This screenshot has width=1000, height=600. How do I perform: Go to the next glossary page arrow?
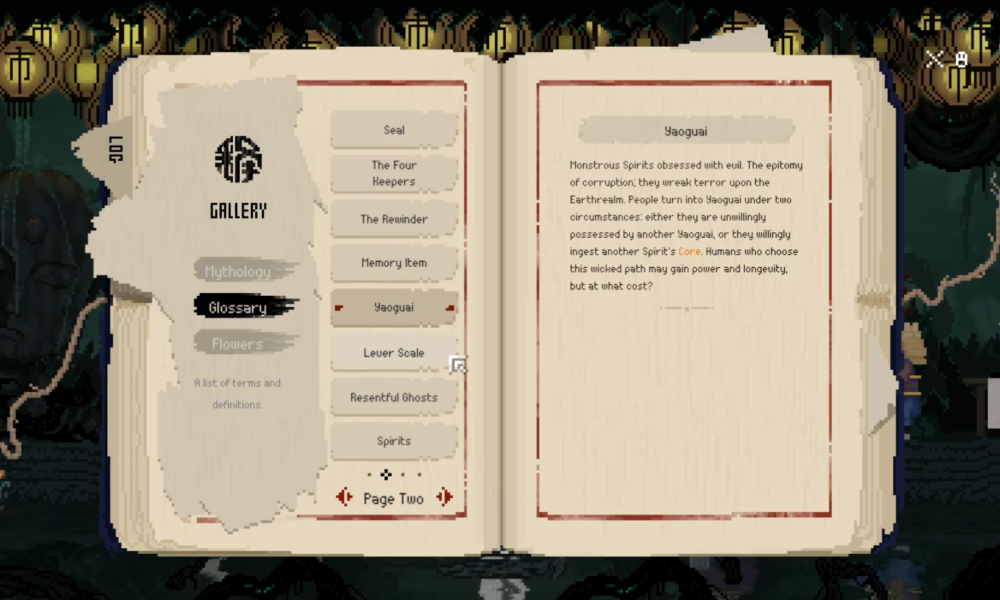click(445, 497)
